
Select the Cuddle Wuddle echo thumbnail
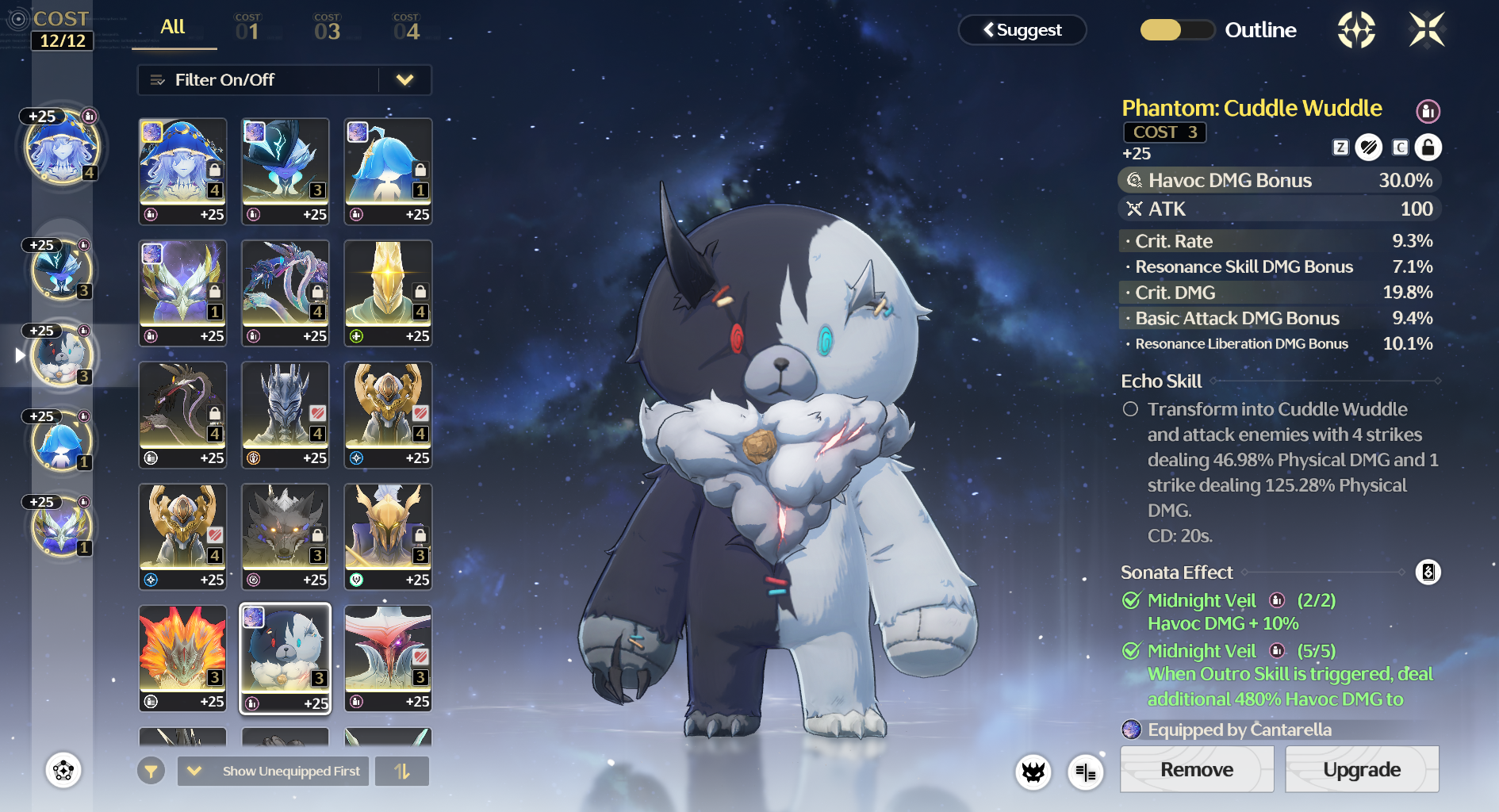(286, 657)
